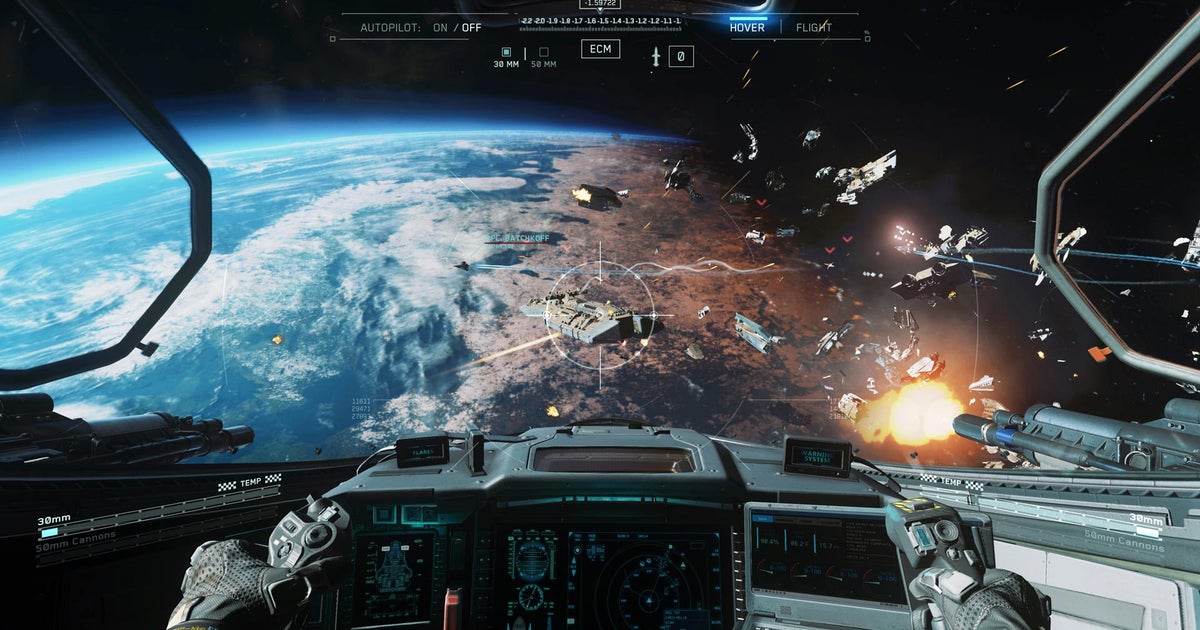The image size is (1200, 630).
Task: Set autopilot to OFF
Action: coord(471,28)
